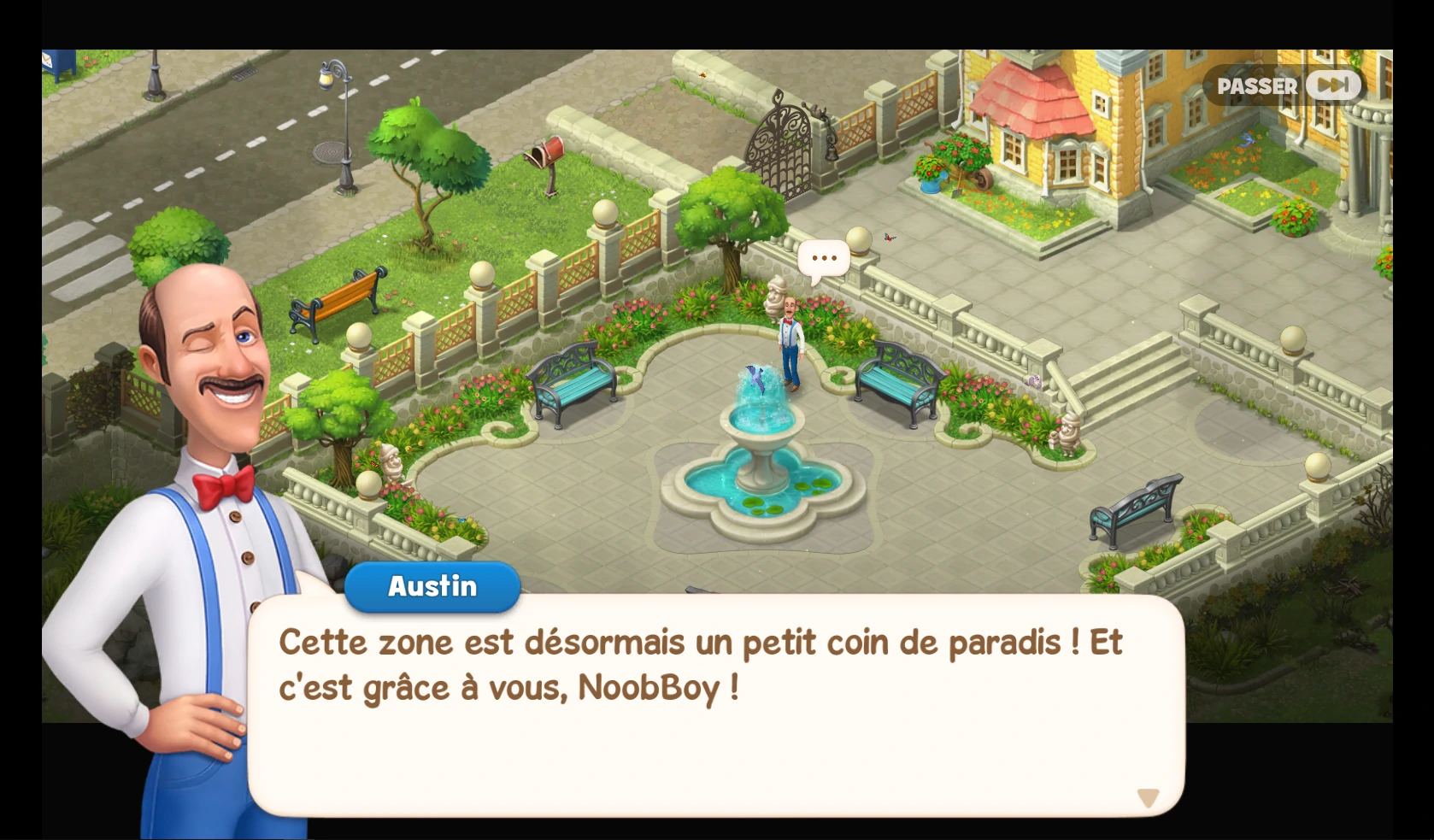
Task: Tap the butterfly fluttering near the balustrade lamp
Action: (x=890, y=238)
